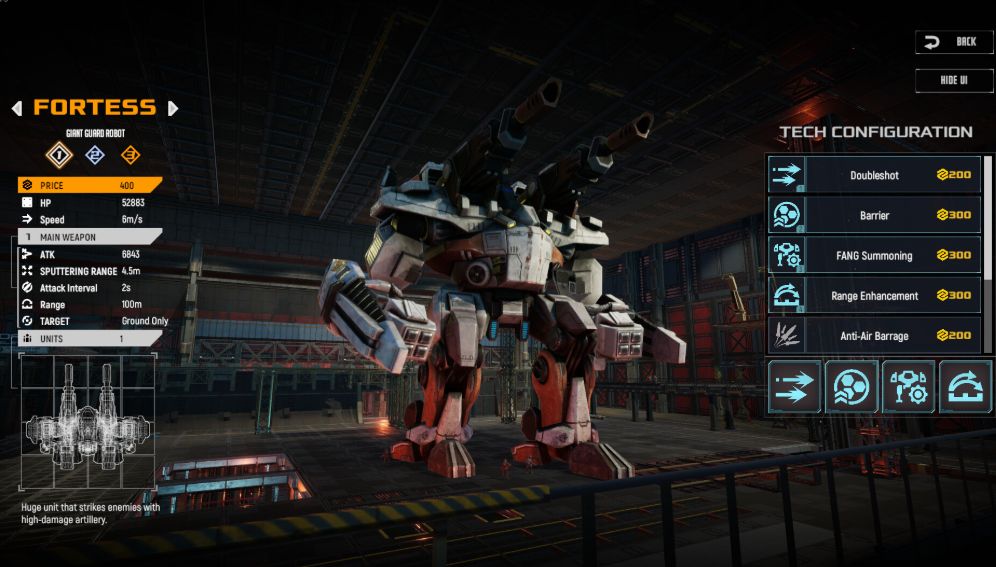Click the large double-arrow Doubleshot slot icon

point(795,387)
